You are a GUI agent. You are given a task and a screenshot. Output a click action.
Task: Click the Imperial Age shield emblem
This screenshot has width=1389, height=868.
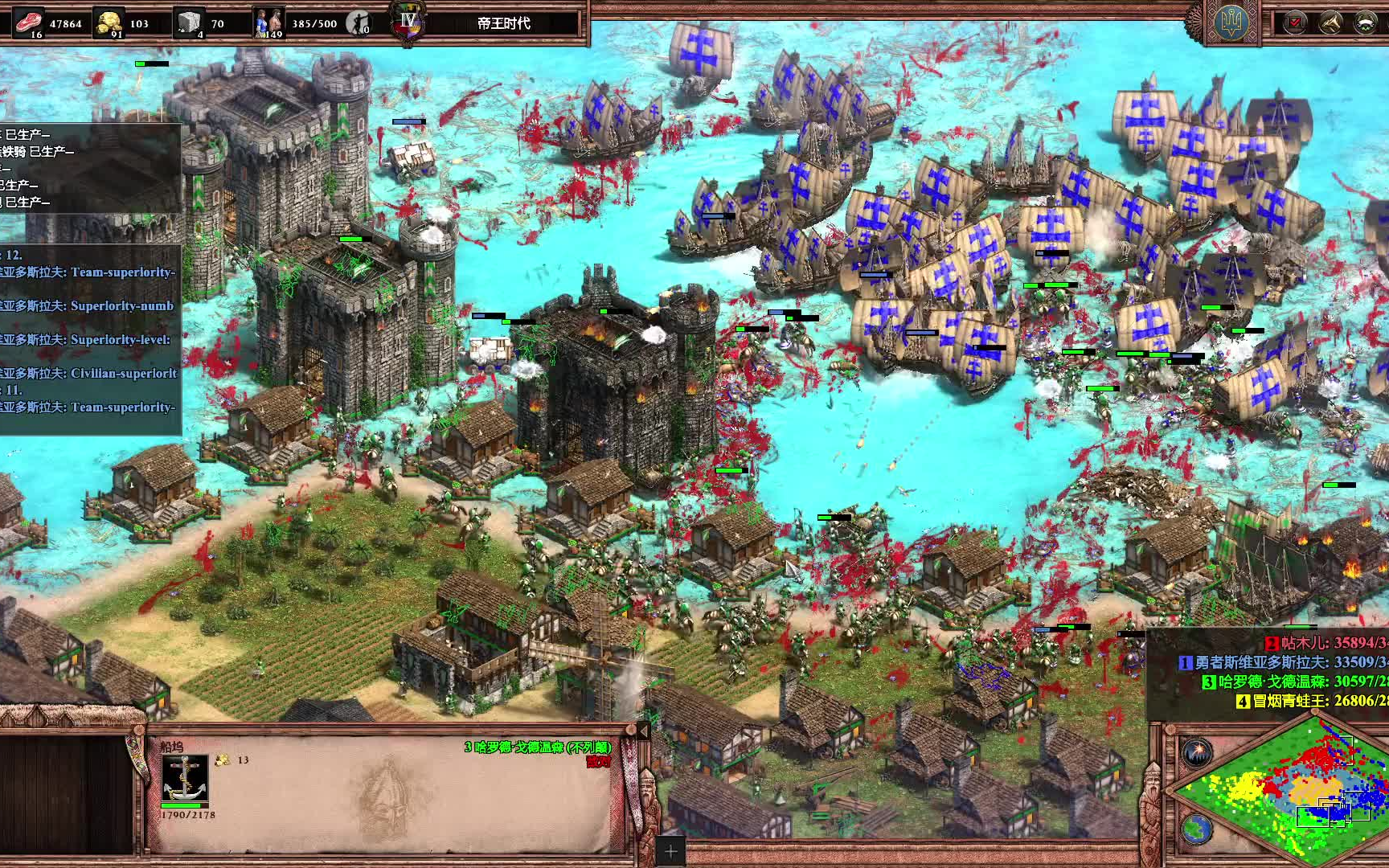pyautogui.click(x=408, y=22)
